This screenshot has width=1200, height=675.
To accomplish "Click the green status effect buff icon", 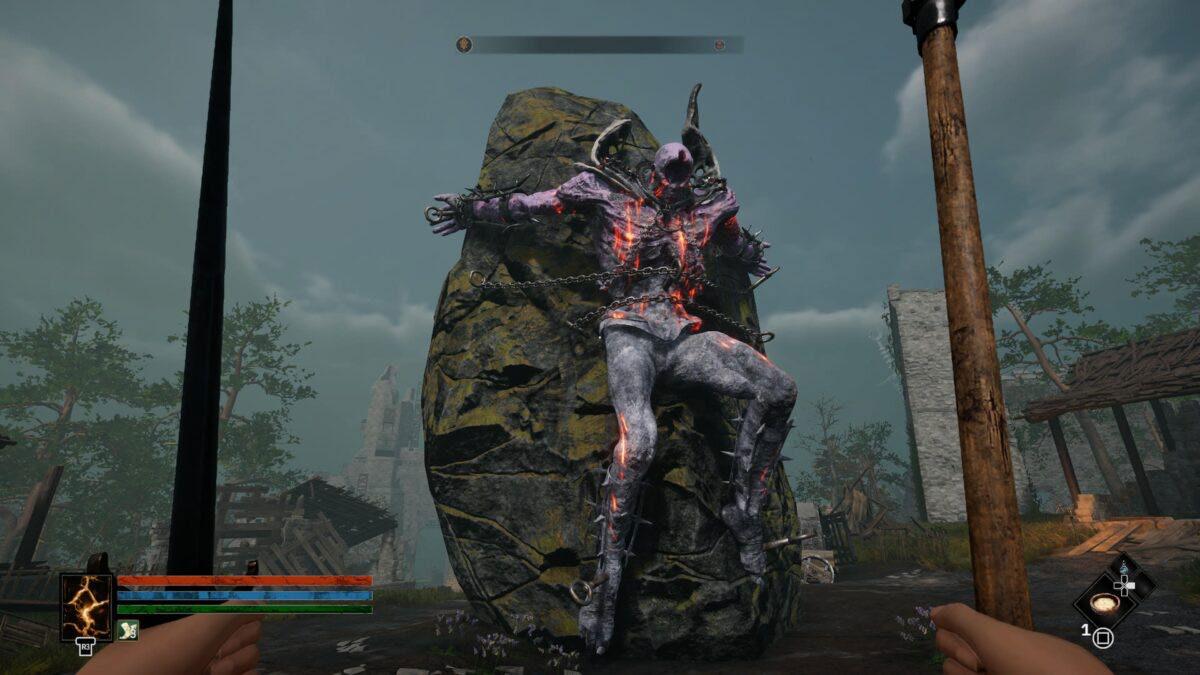I will click(127, 630).
